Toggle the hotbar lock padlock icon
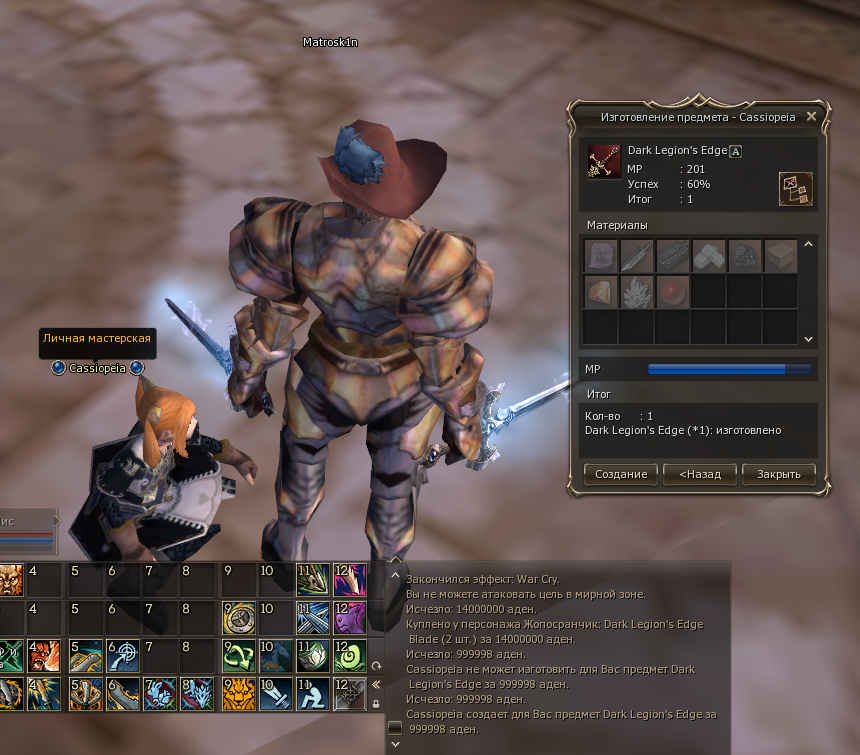 point(376,704)
